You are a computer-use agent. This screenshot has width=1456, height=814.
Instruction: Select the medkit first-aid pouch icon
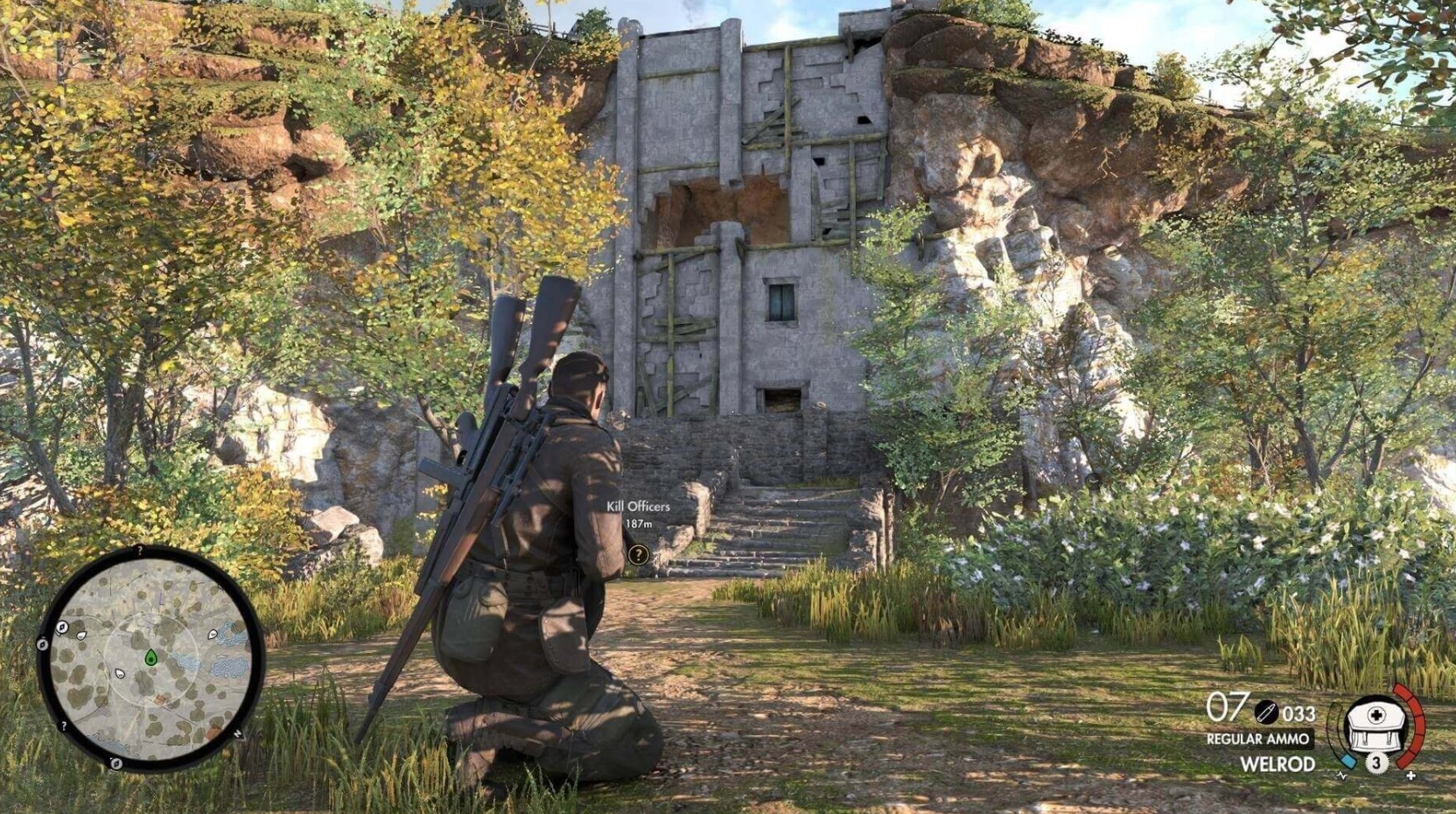click(1376, 727)
